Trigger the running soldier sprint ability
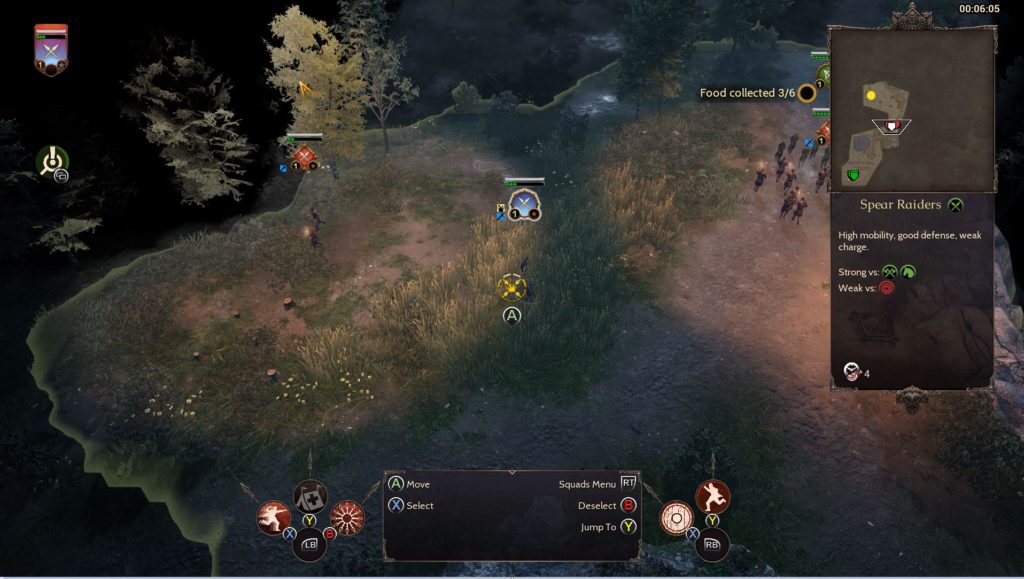Viewport: 1024px width, 579px height. [x=712, y=496]
